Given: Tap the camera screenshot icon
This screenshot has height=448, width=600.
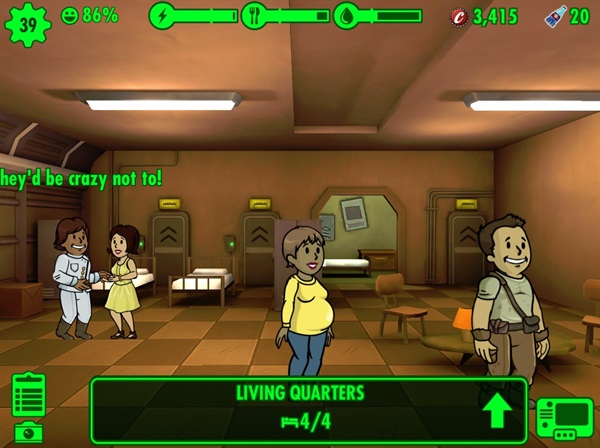Looking at the screenshot, I should (28, 431).
